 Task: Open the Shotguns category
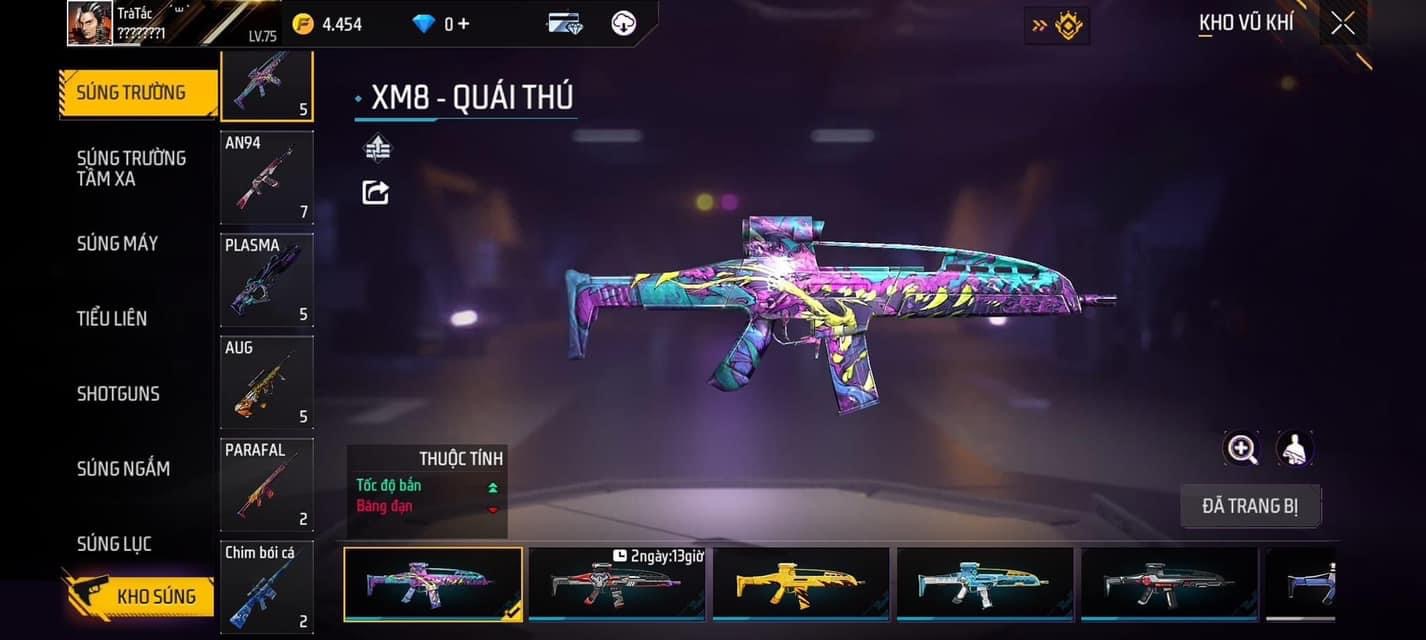tap(118, 393)
